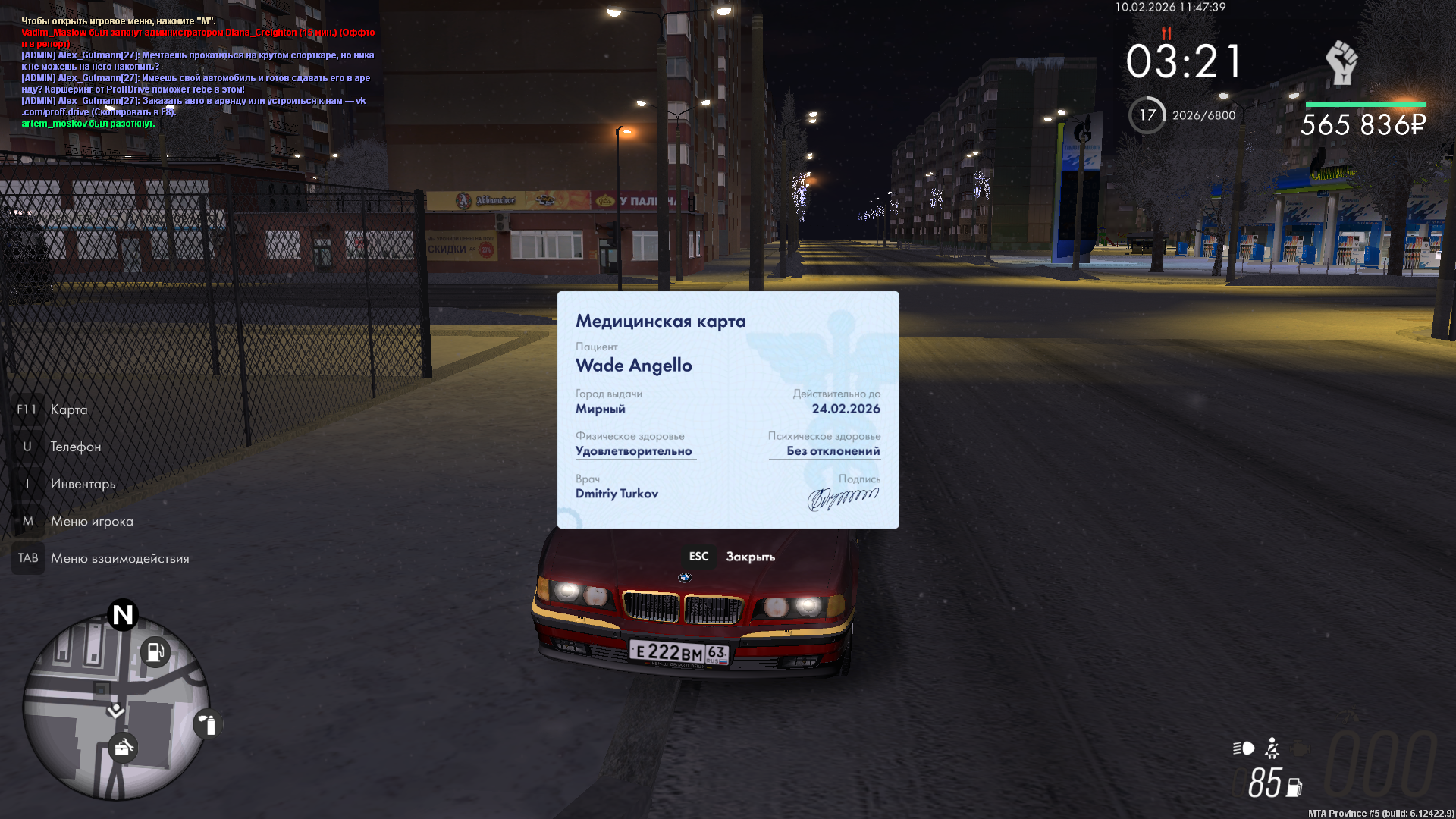The image size is (1456, 819).
Task: Click the circular minimap
Action: coord(115,707)
